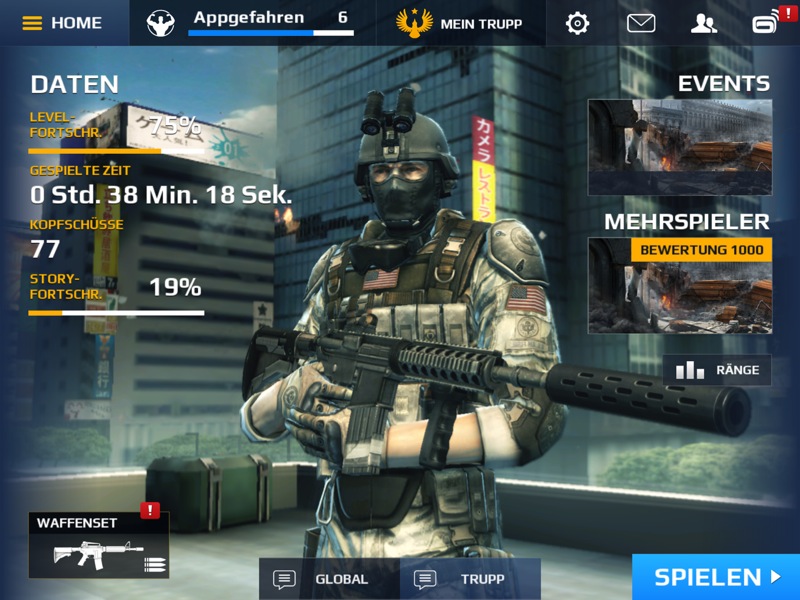Switch to the GLOBAL chat
This screenshot has width=800, height=600.
pyautogui.click(x=329, y=579)
